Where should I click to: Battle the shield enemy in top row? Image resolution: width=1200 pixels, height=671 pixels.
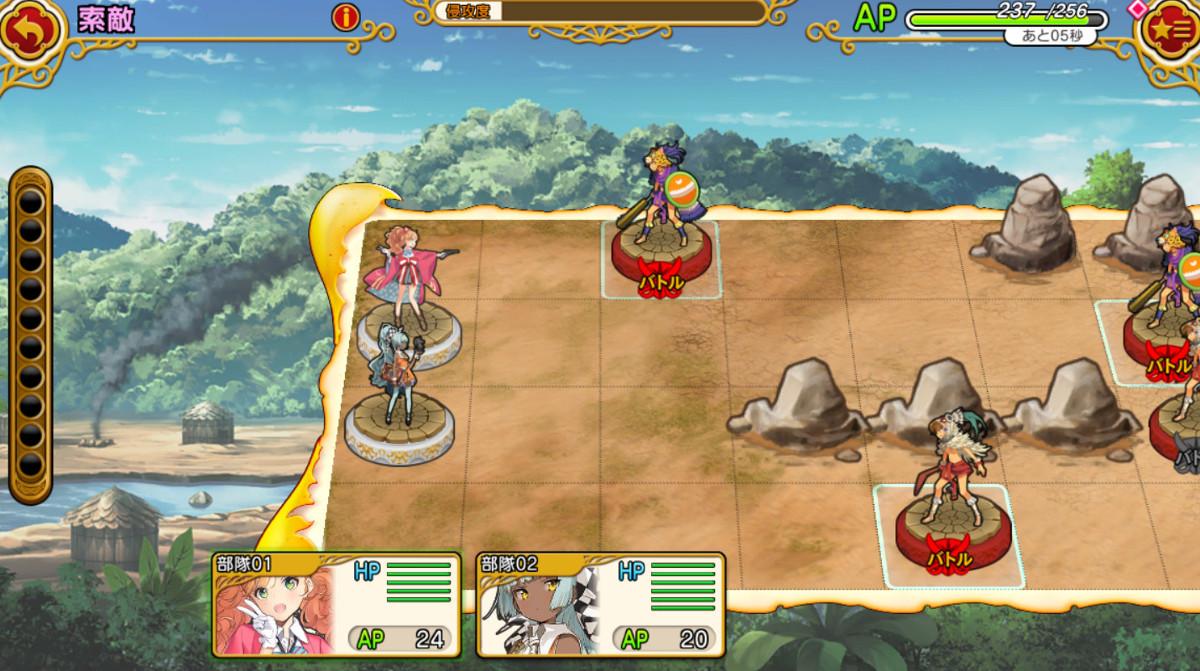[x=662, y=230]
